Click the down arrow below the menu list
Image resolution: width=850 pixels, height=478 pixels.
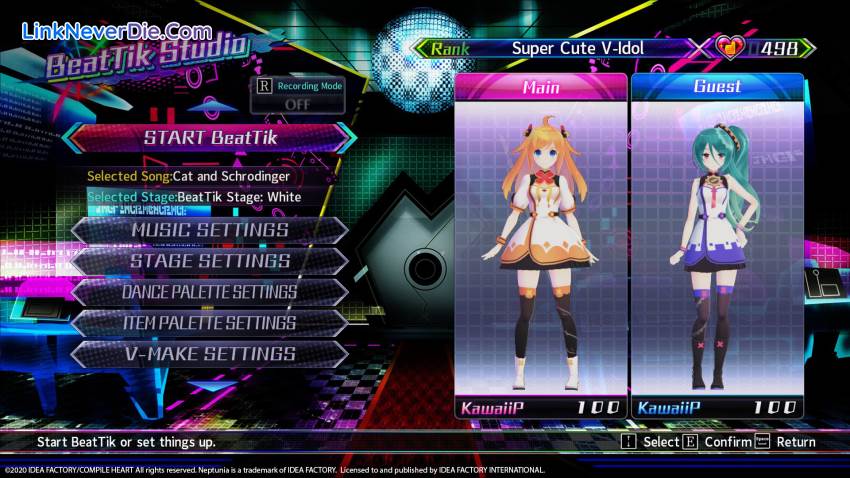click(212, 385)
